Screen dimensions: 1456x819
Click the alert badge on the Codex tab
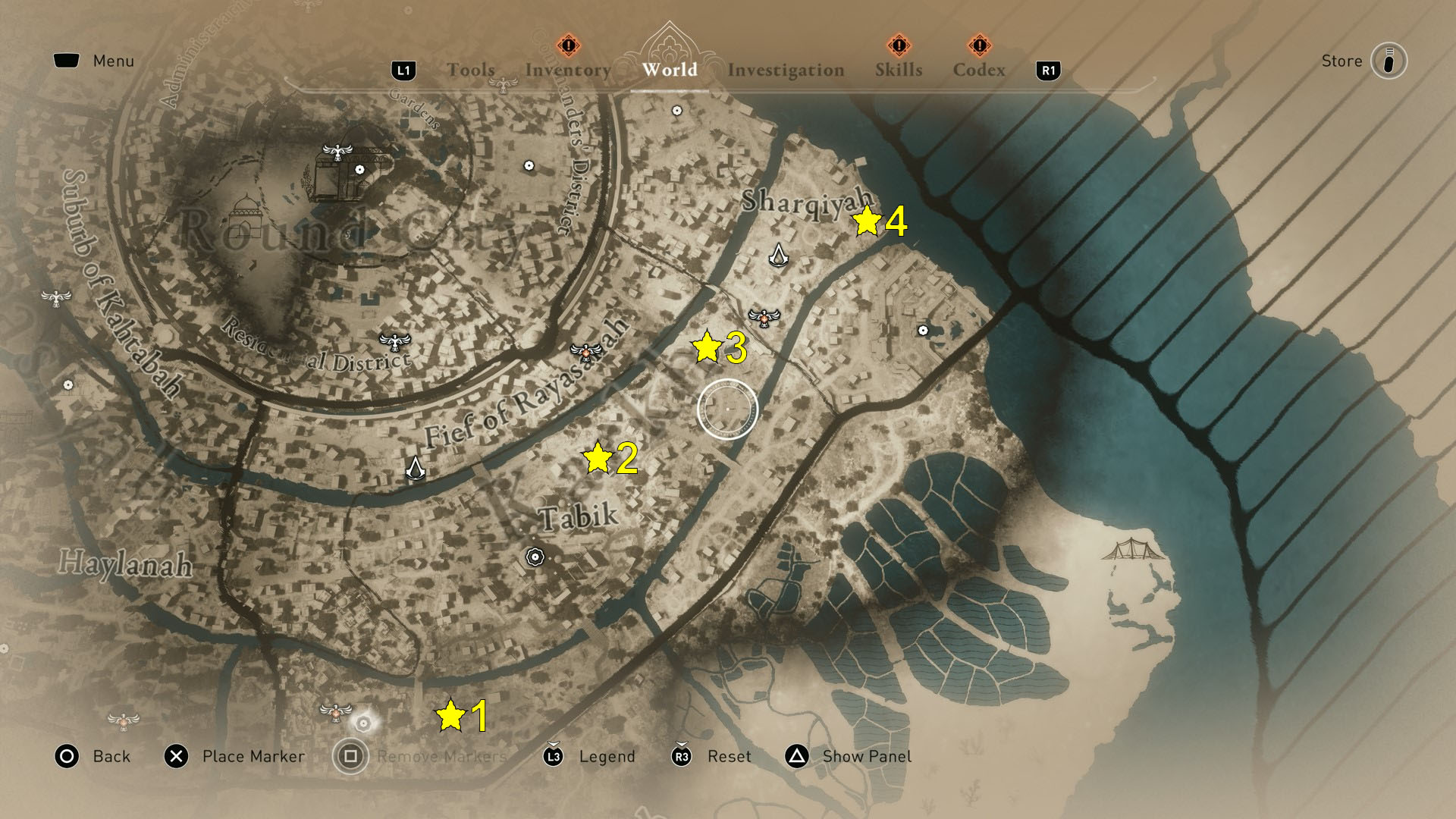click(x=980, y=45)
